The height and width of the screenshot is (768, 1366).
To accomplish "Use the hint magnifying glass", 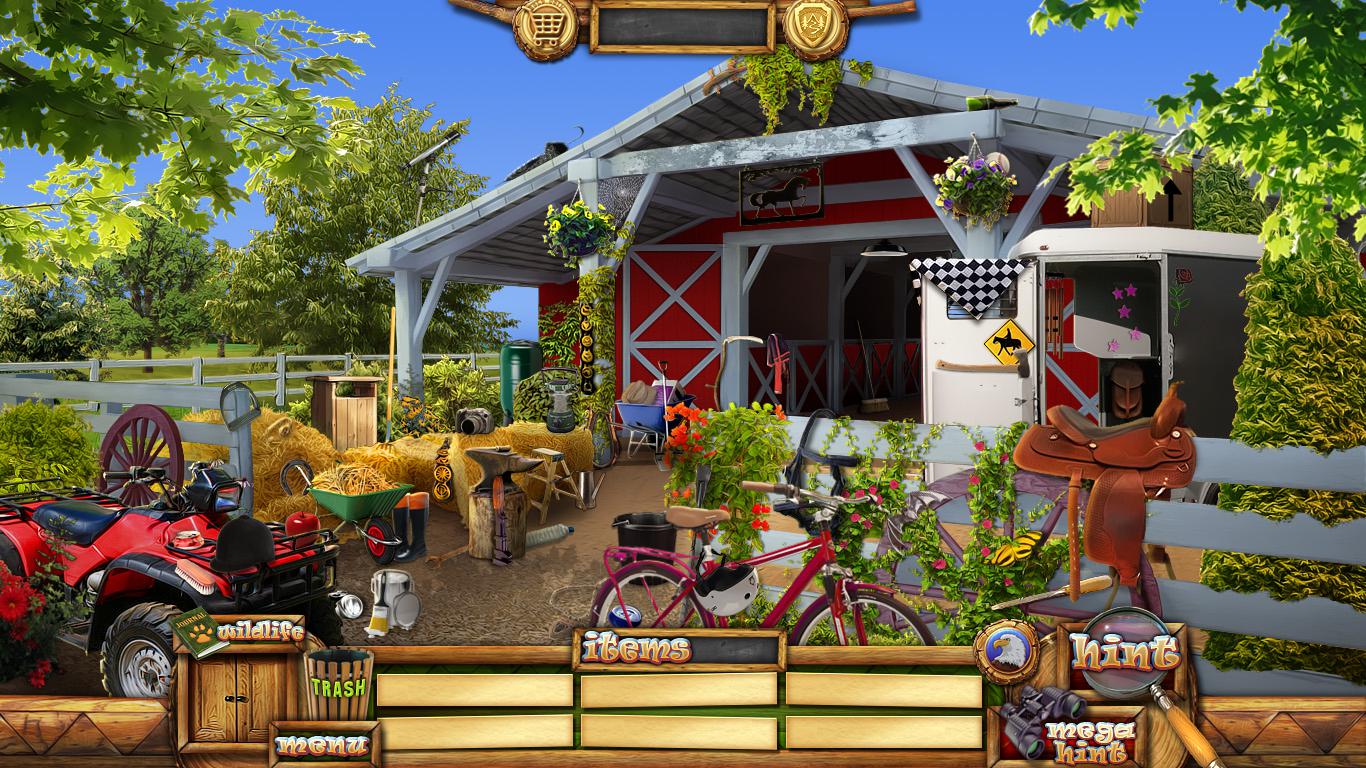I will pyautogui.click(x=1125, y=653).
